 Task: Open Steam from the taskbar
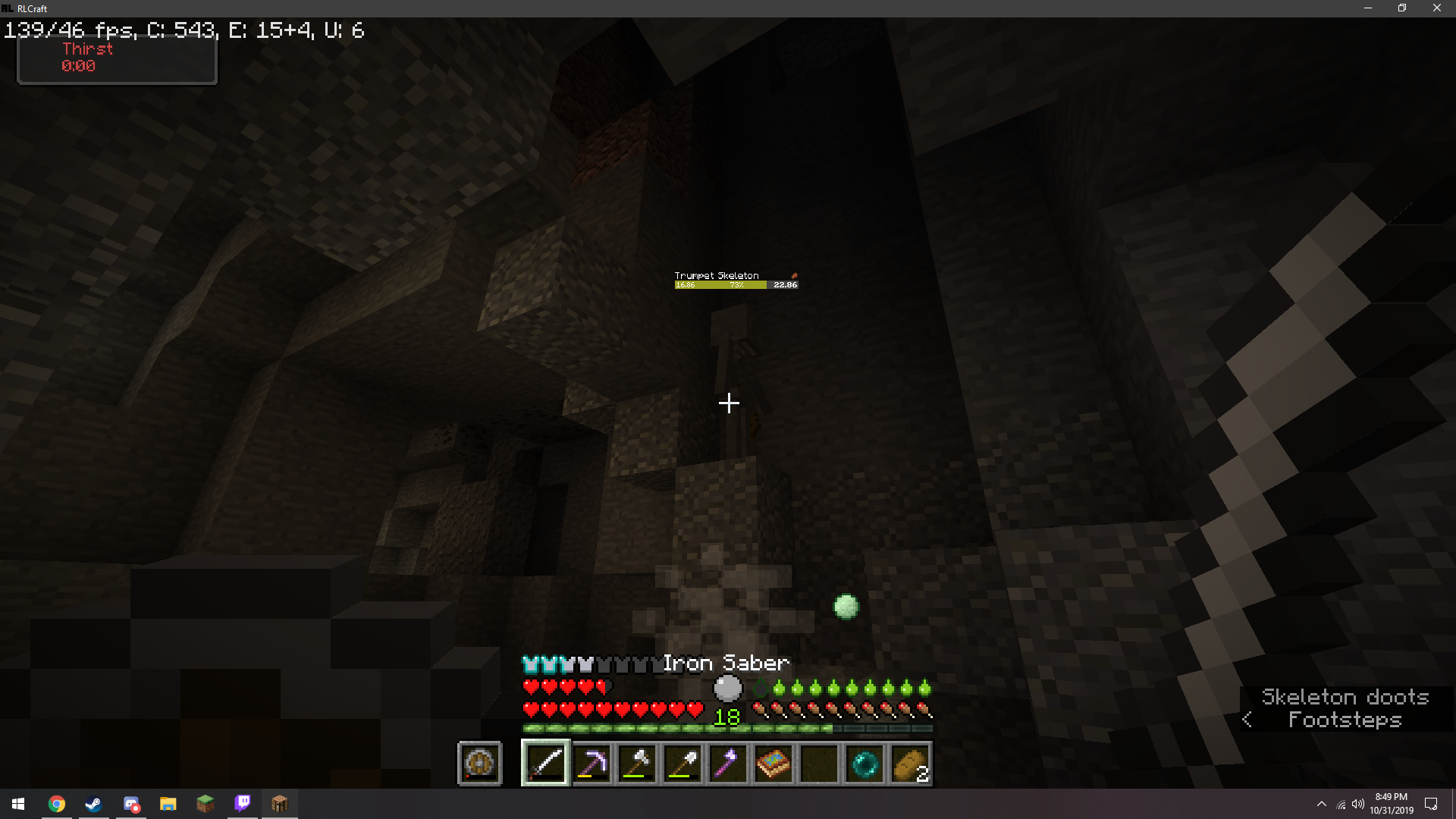point(93,804)
